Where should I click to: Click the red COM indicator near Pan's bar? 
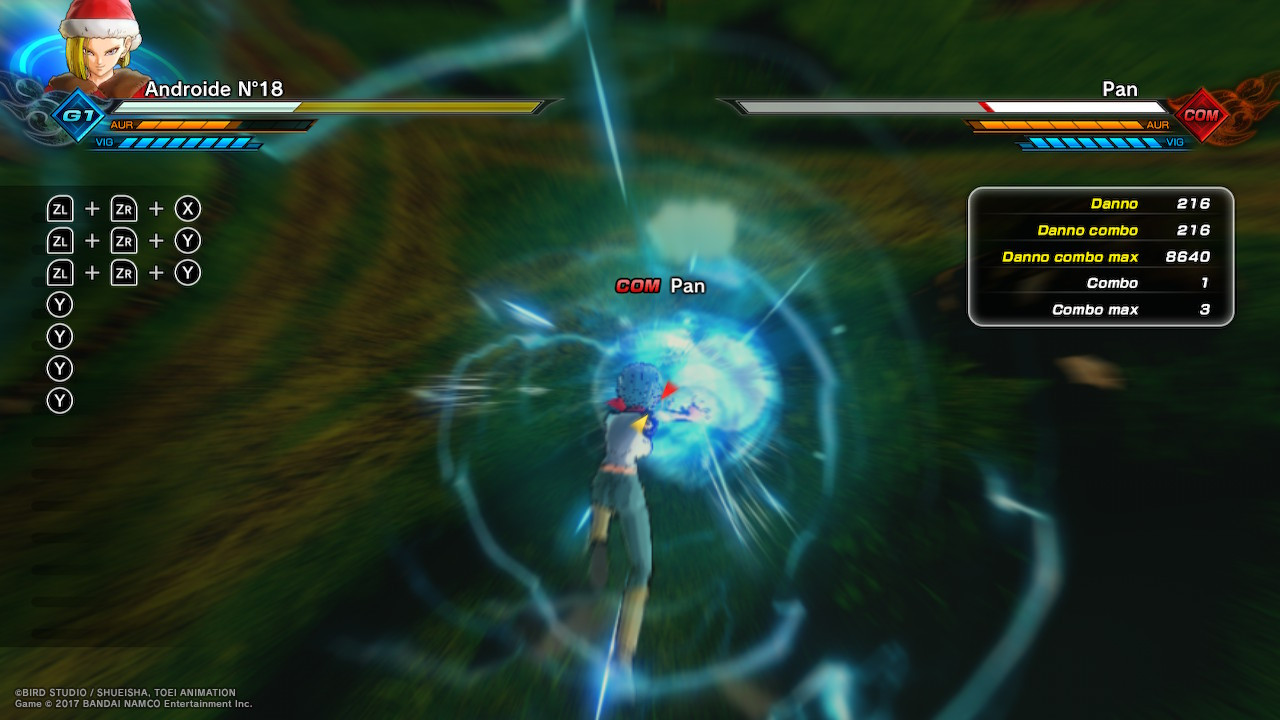[x=1200, y=115]
